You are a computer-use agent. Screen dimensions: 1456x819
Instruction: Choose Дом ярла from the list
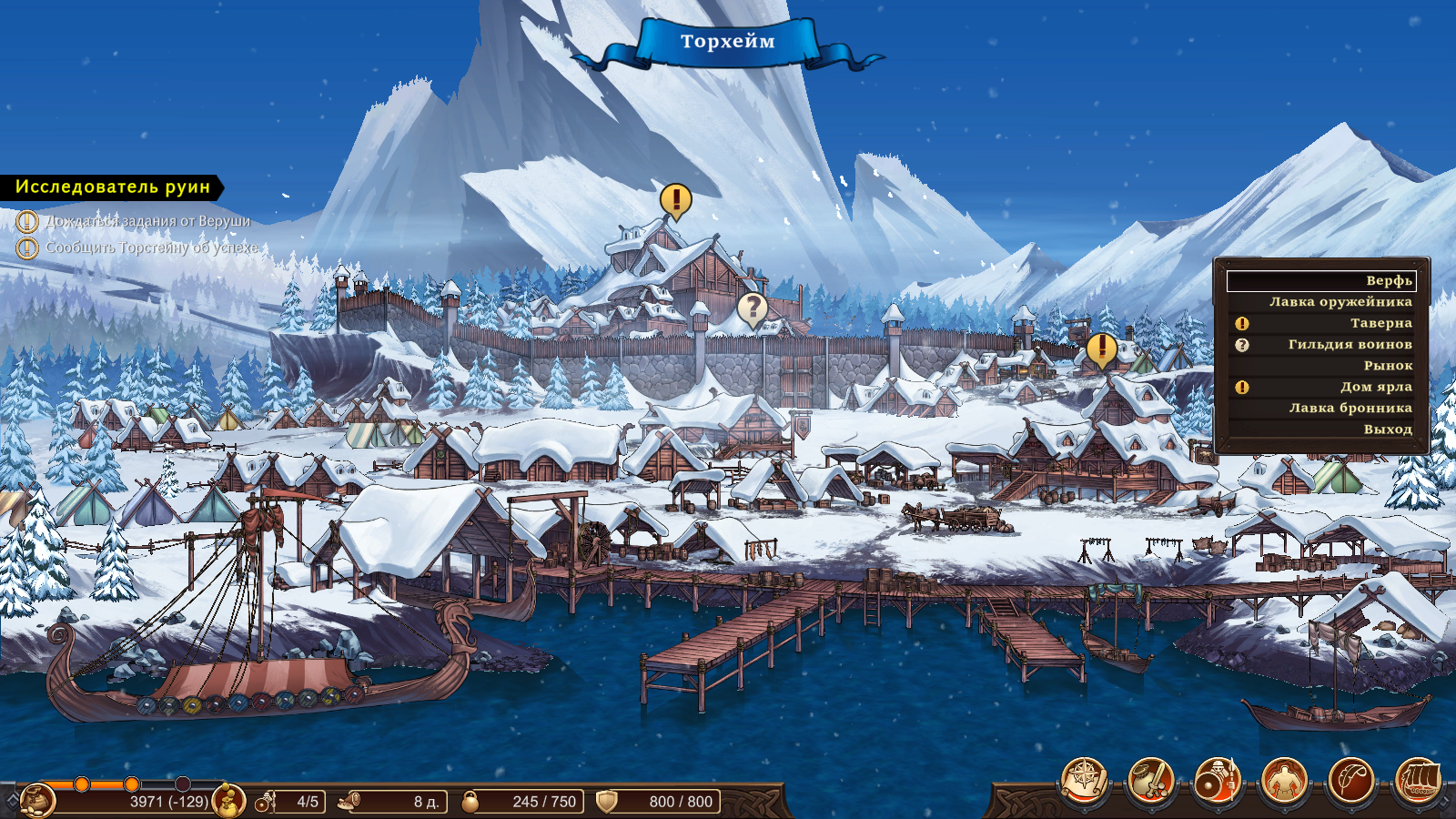point(1375,387)
